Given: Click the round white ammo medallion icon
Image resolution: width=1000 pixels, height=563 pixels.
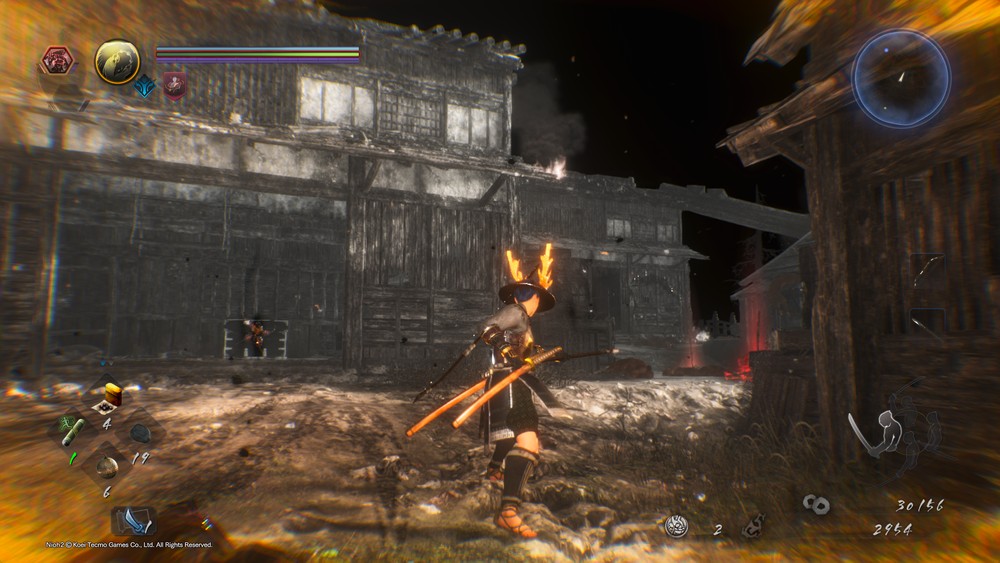Looking at the screenshot, I should coord(677,526).
